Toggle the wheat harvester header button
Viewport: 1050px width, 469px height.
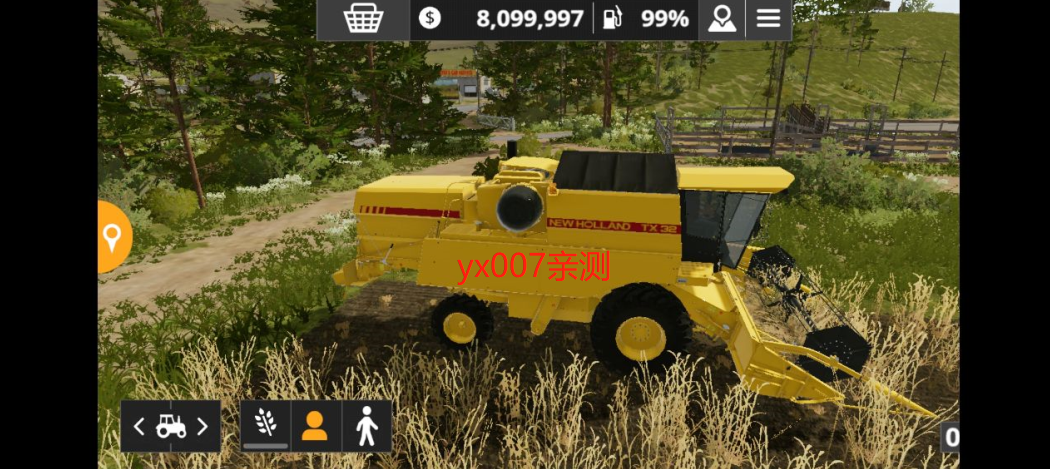click(x=265, y=425)
